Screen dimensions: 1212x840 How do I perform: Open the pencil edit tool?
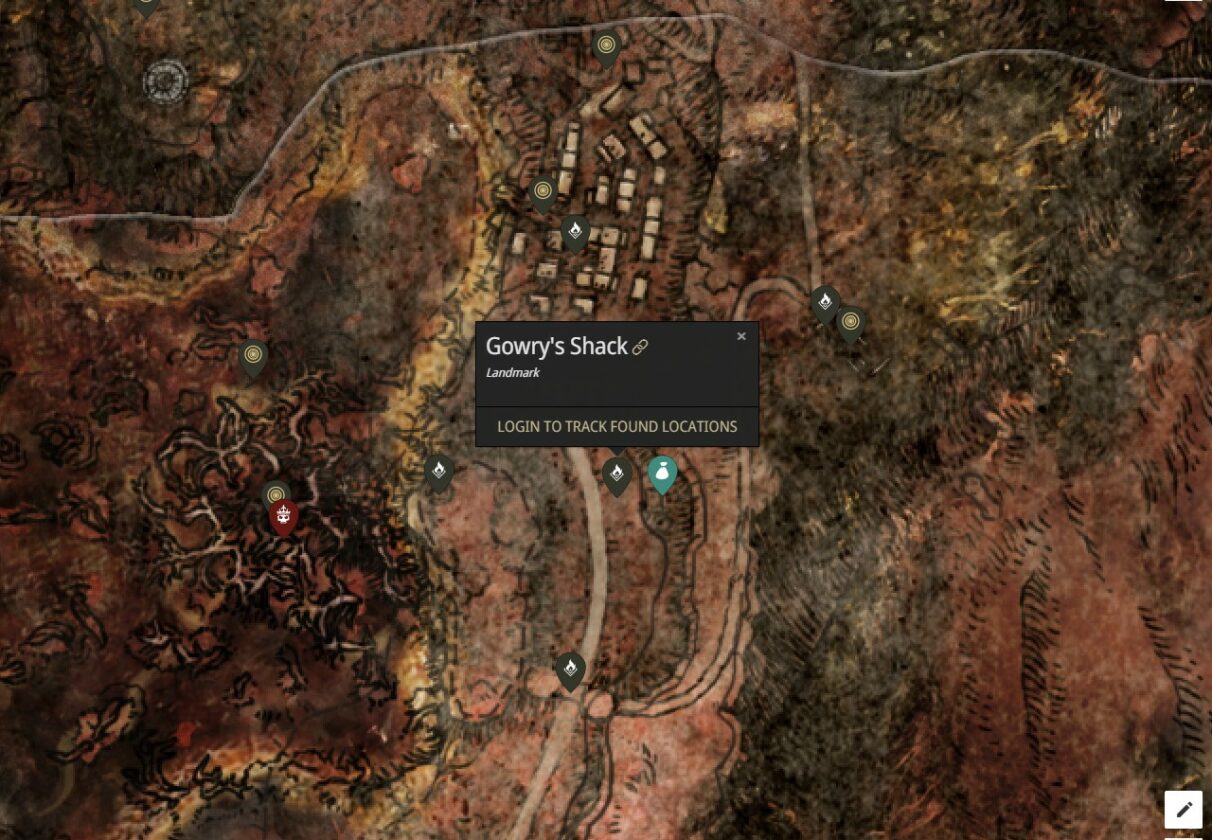pos(1183,809)
